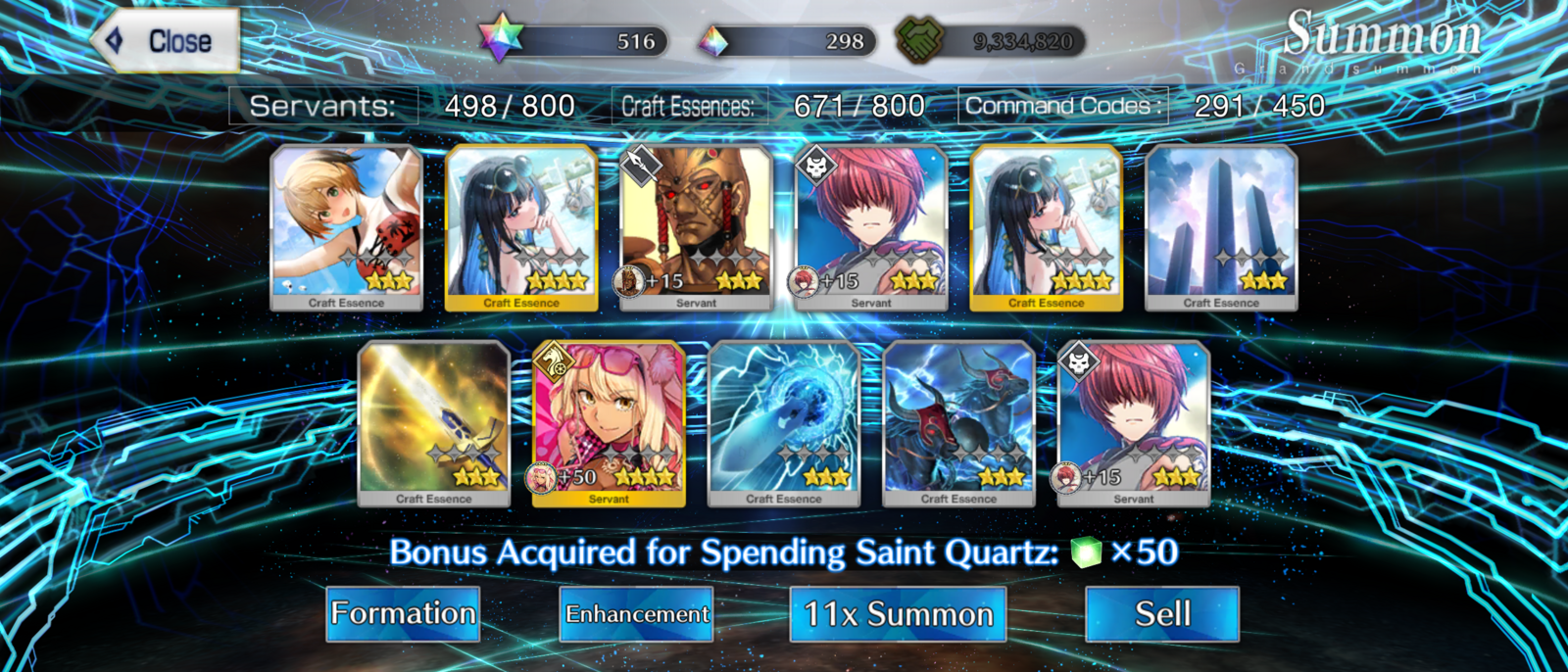Open the Formation menu

point(403,614)
